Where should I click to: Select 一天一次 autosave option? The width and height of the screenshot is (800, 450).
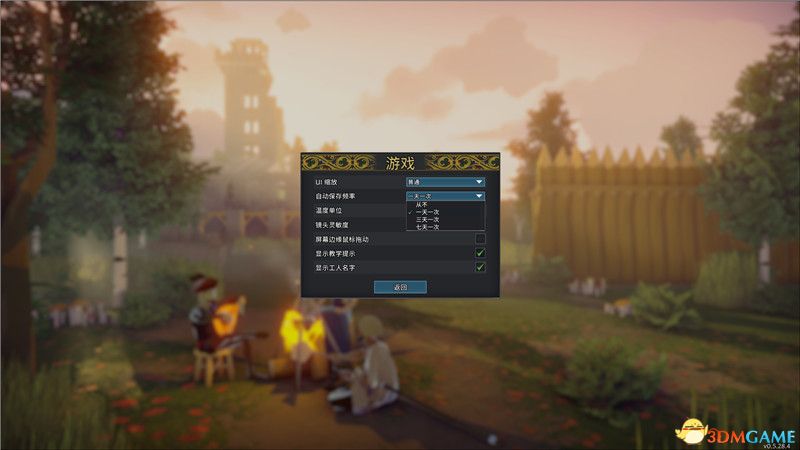[x=422, y=213]
